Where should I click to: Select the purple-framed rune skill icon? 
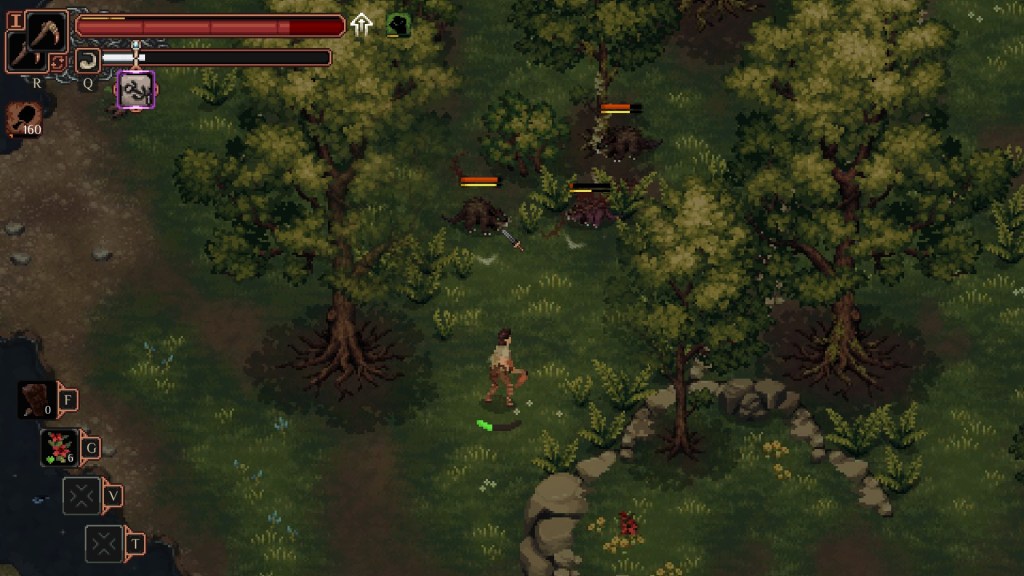point(136,89)
